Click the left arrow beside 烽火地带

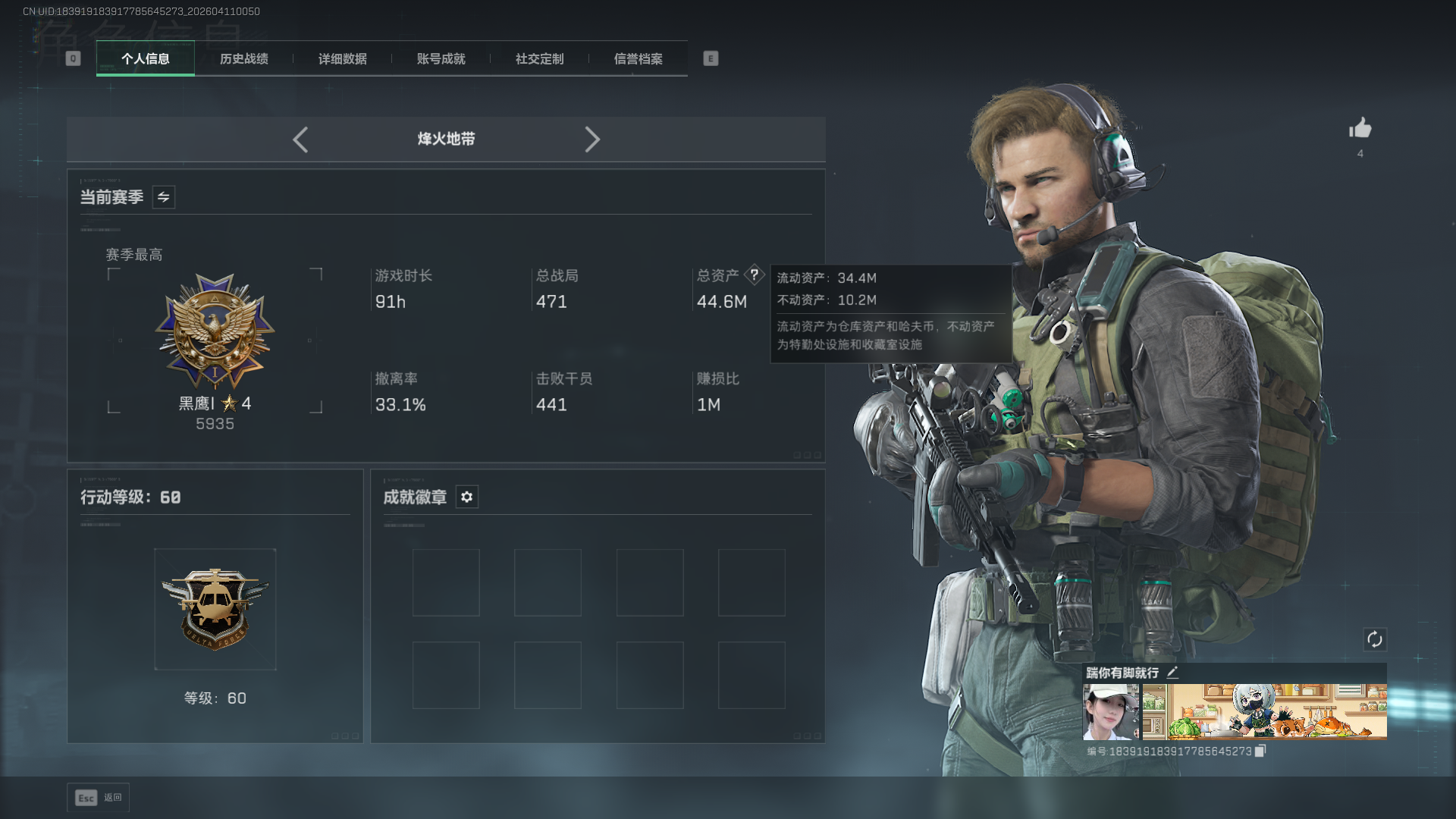[x=300, y=140]
